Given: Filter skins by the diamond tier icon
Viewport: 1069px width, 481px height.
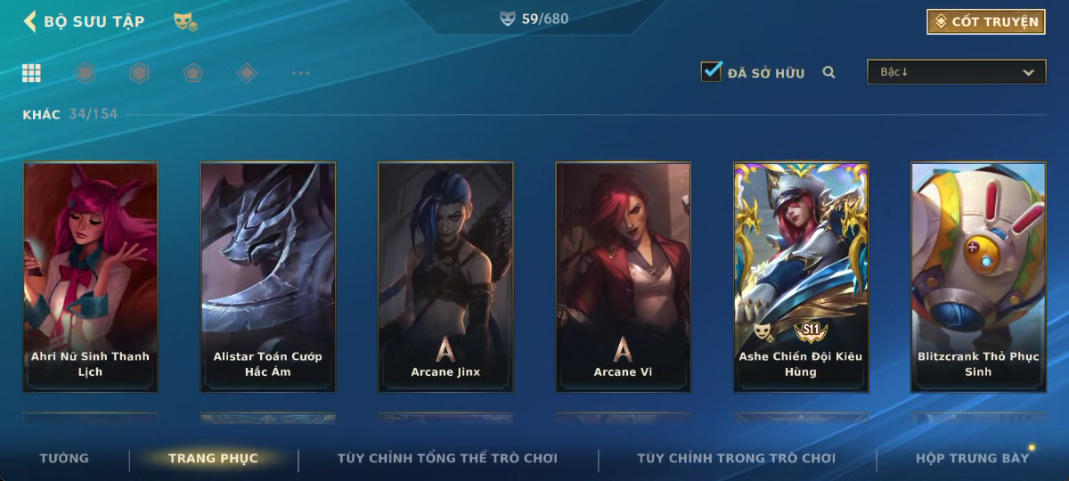Looking at the screenshot, I should [247, 73].
